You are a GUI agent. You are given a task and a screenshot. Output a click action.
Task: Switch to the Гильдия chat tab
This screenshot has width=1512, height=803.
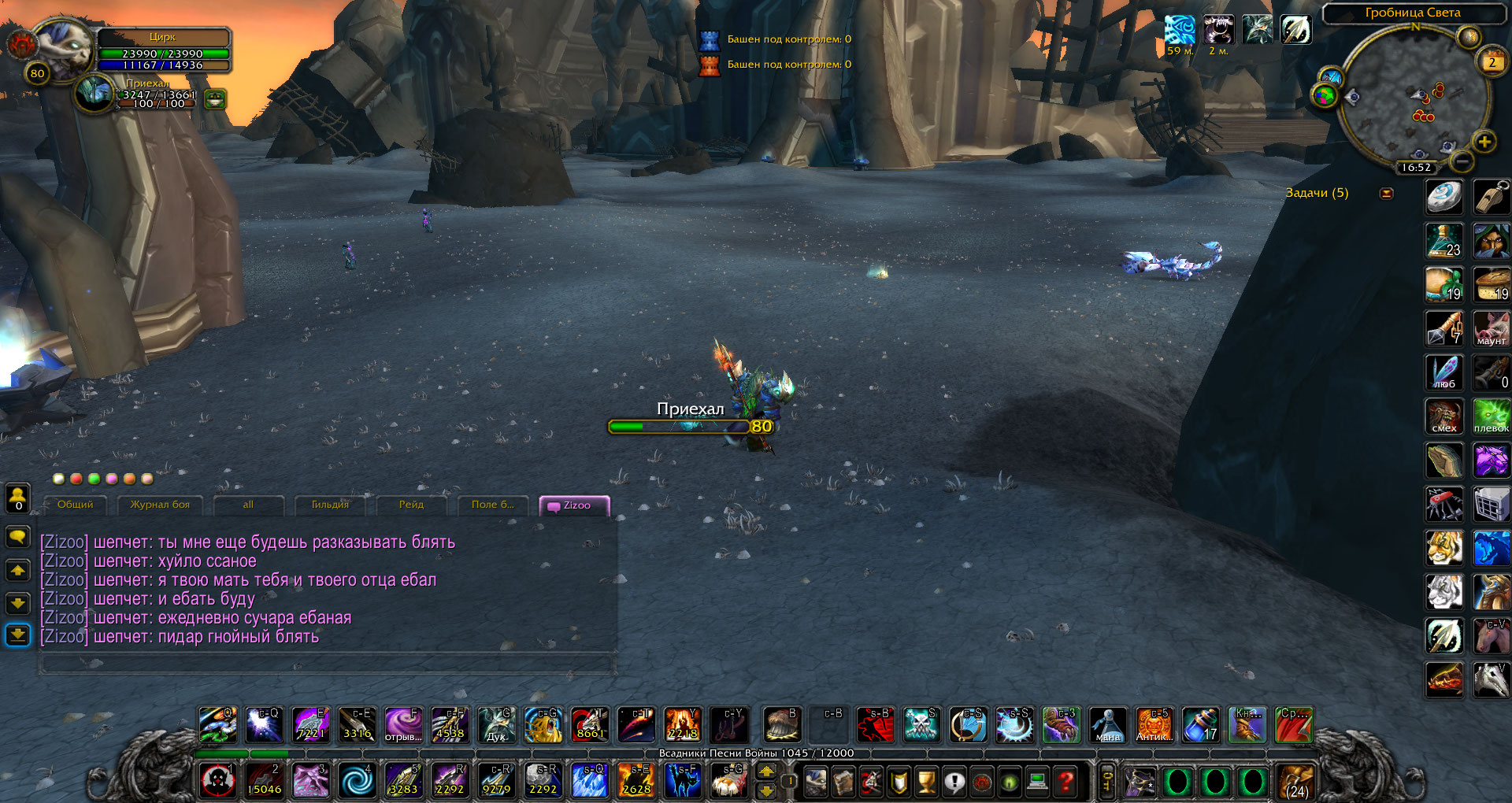point(330,505)
